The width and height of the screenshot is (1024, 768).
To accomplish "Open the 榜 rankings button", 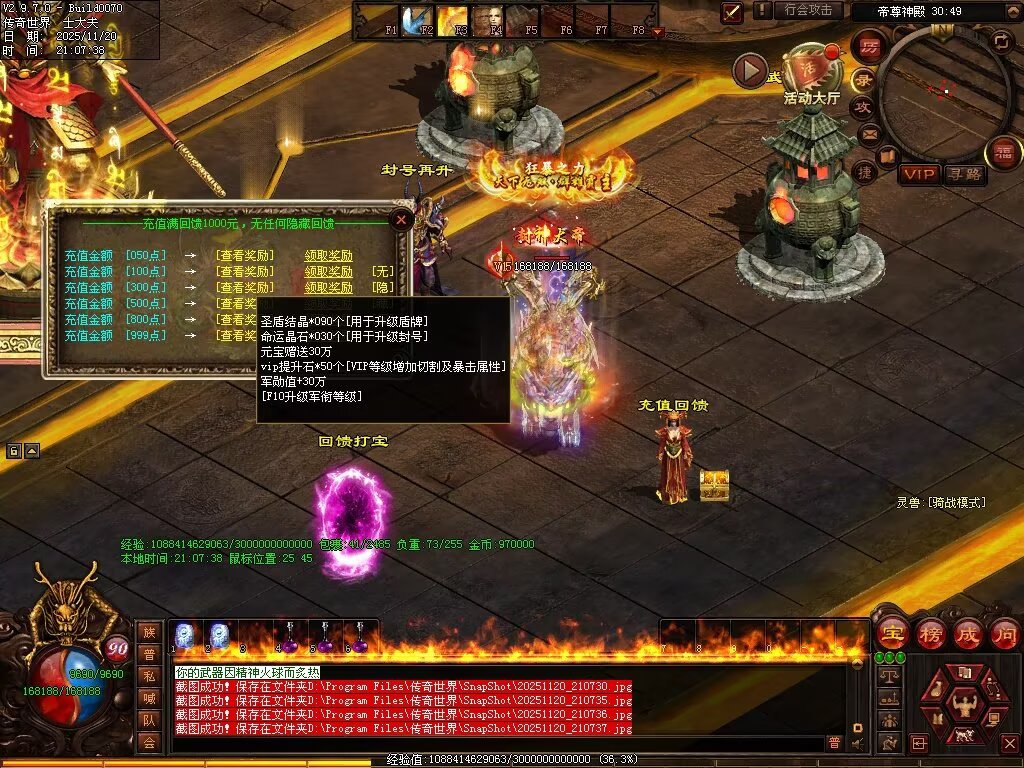I will tap(931, 634).
